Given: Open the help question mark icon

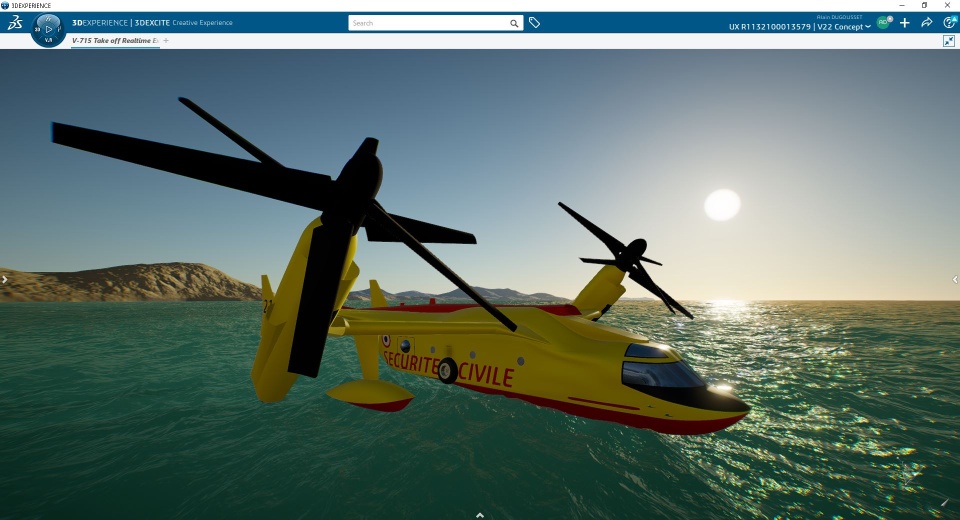Looking at the screenshot, I should (949, 22).
